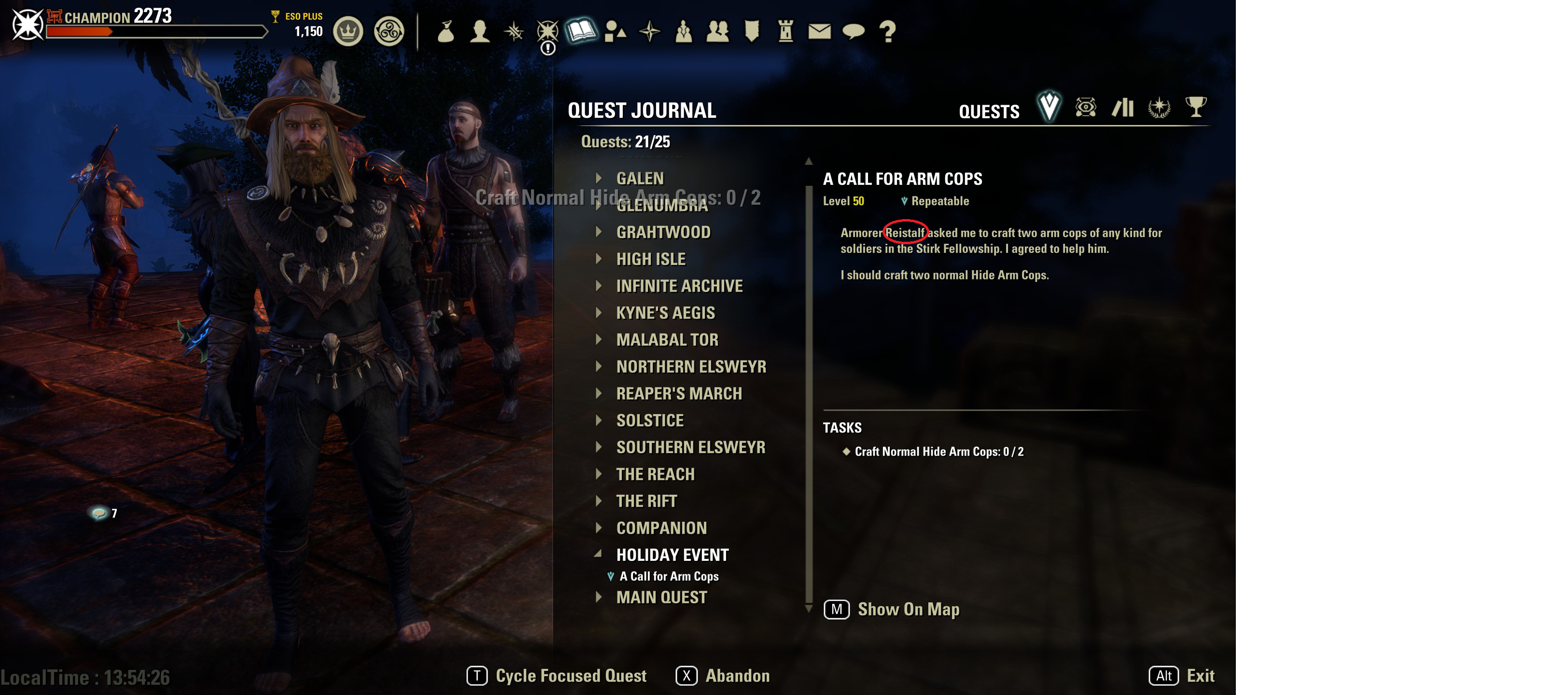Click Show On Map
1568x695 pixels.
point(908,609)
